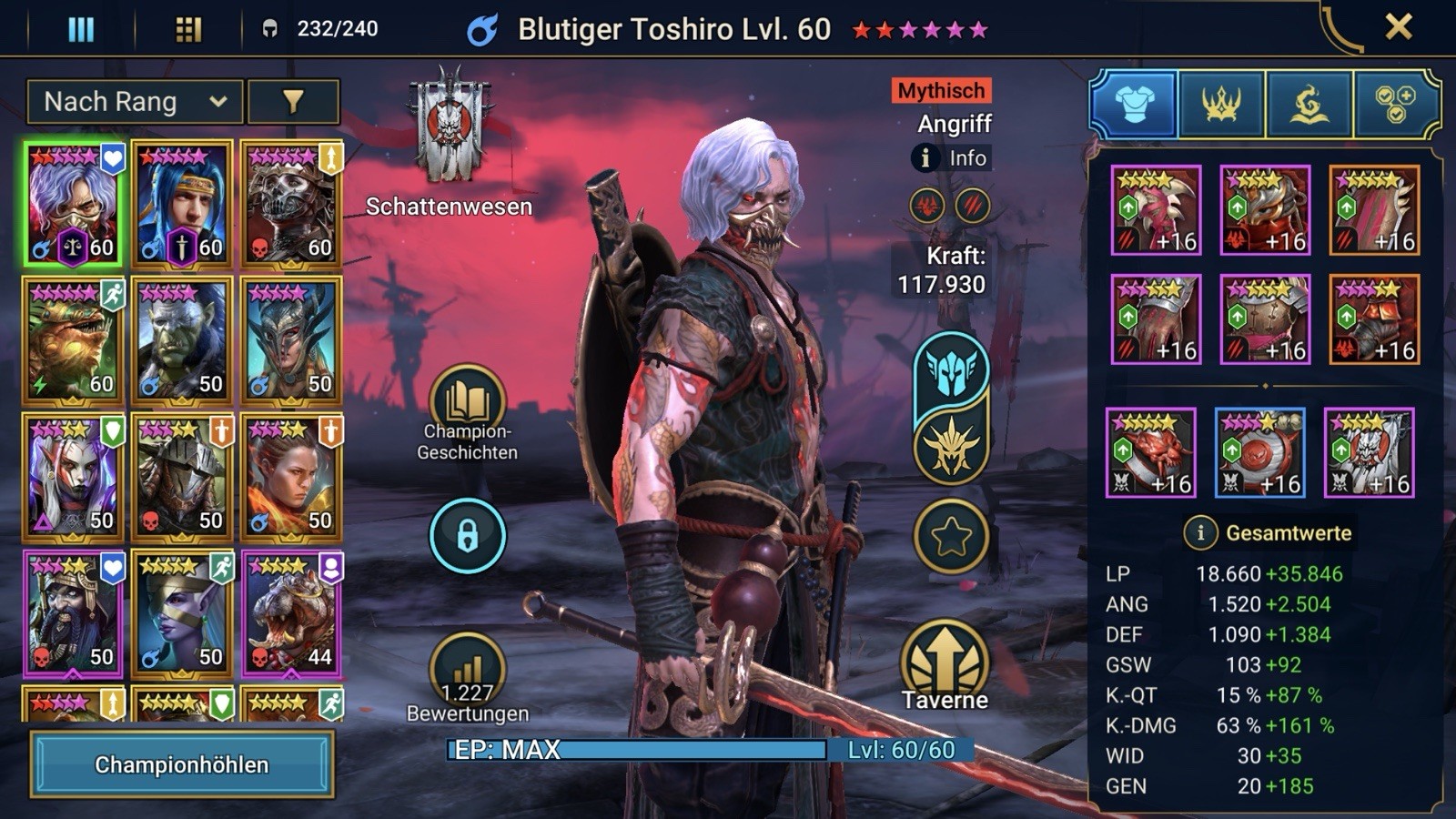The width and height of the screenshot is (1456, 819).
Task: Toggle the champion lock icon
Action: tap(468, 536)
